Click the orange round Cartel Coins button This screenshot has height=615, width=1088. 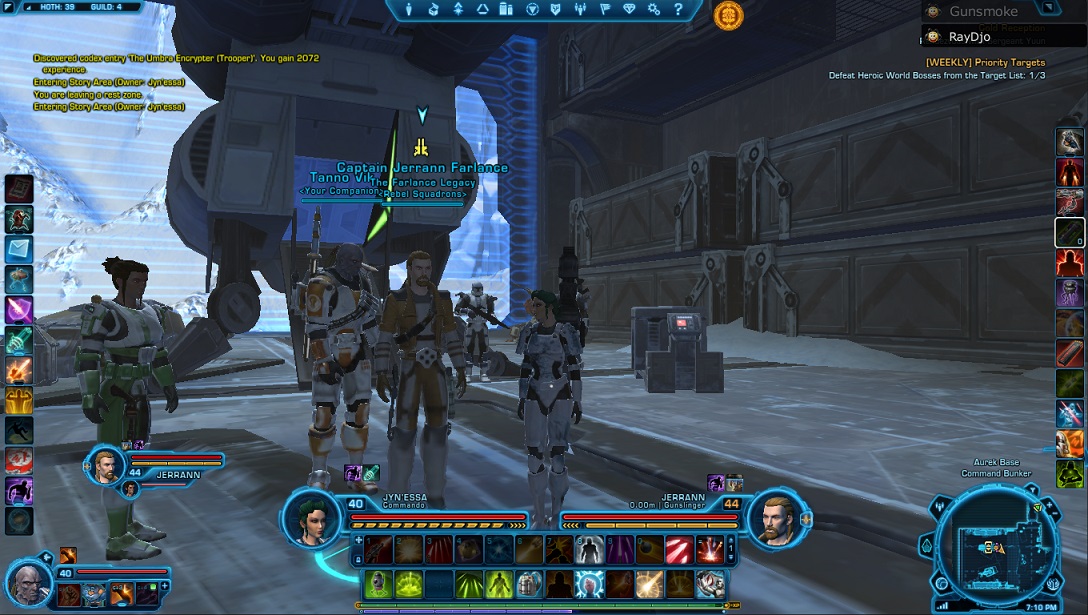pos(728,15)
